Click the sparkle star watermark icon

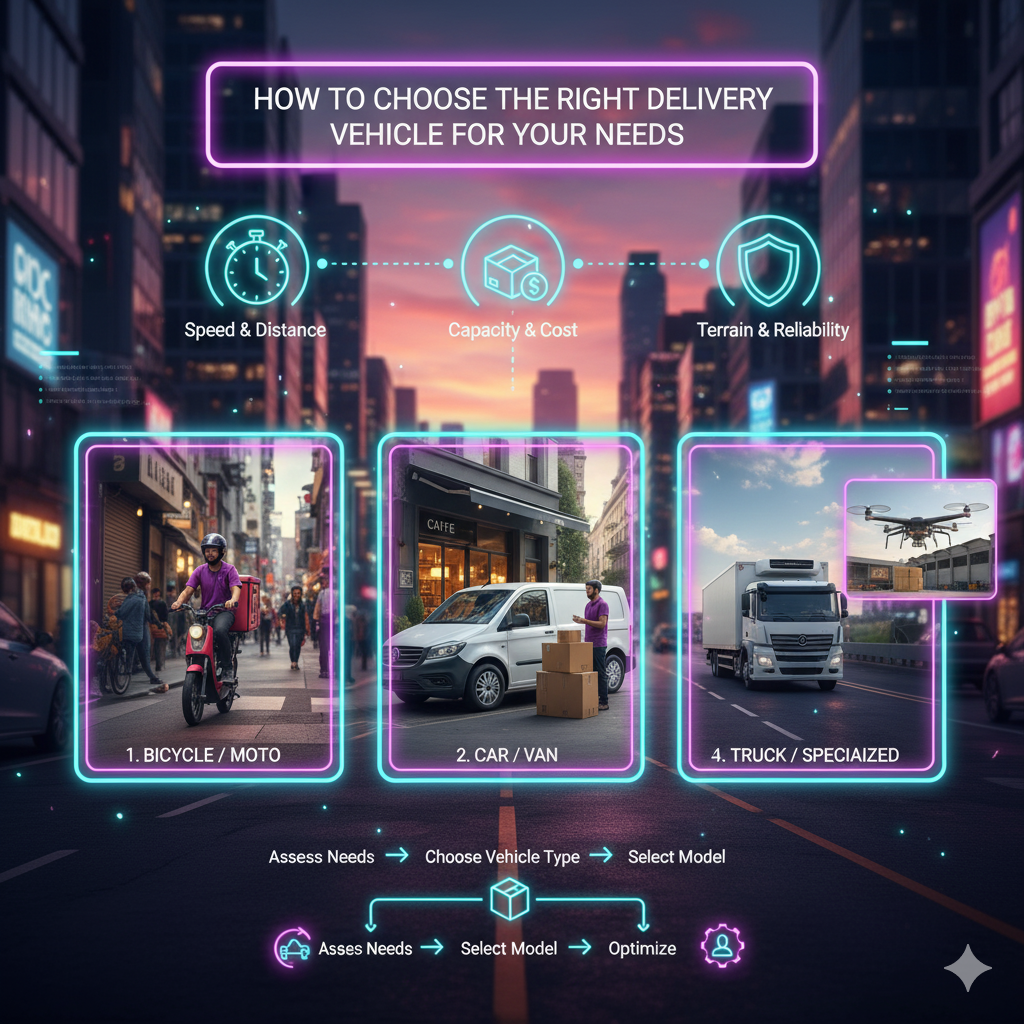tap(967, 967)
